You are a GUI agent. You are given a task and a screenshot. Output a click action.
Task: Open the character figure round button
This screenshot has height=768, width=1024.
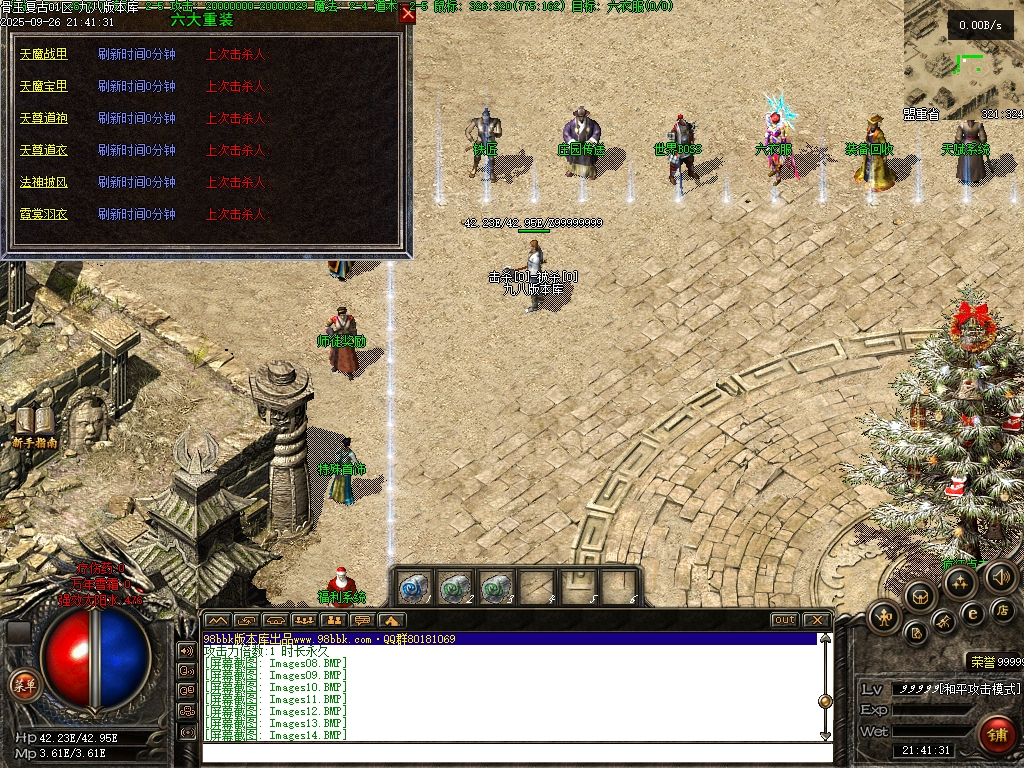(x=885, y=617)
